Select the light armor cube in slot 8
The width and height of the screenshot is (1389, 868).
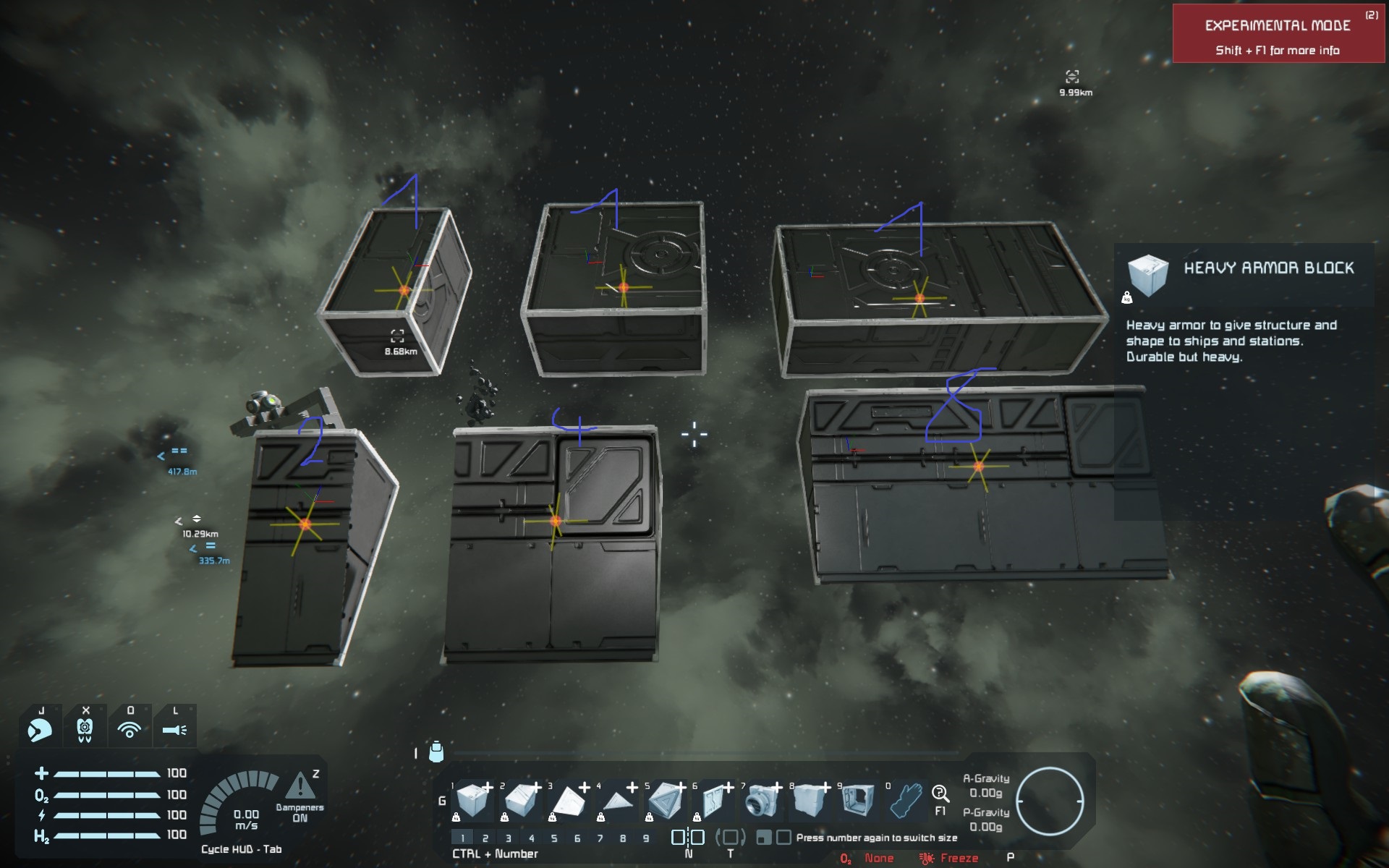[x=810, y=801]
